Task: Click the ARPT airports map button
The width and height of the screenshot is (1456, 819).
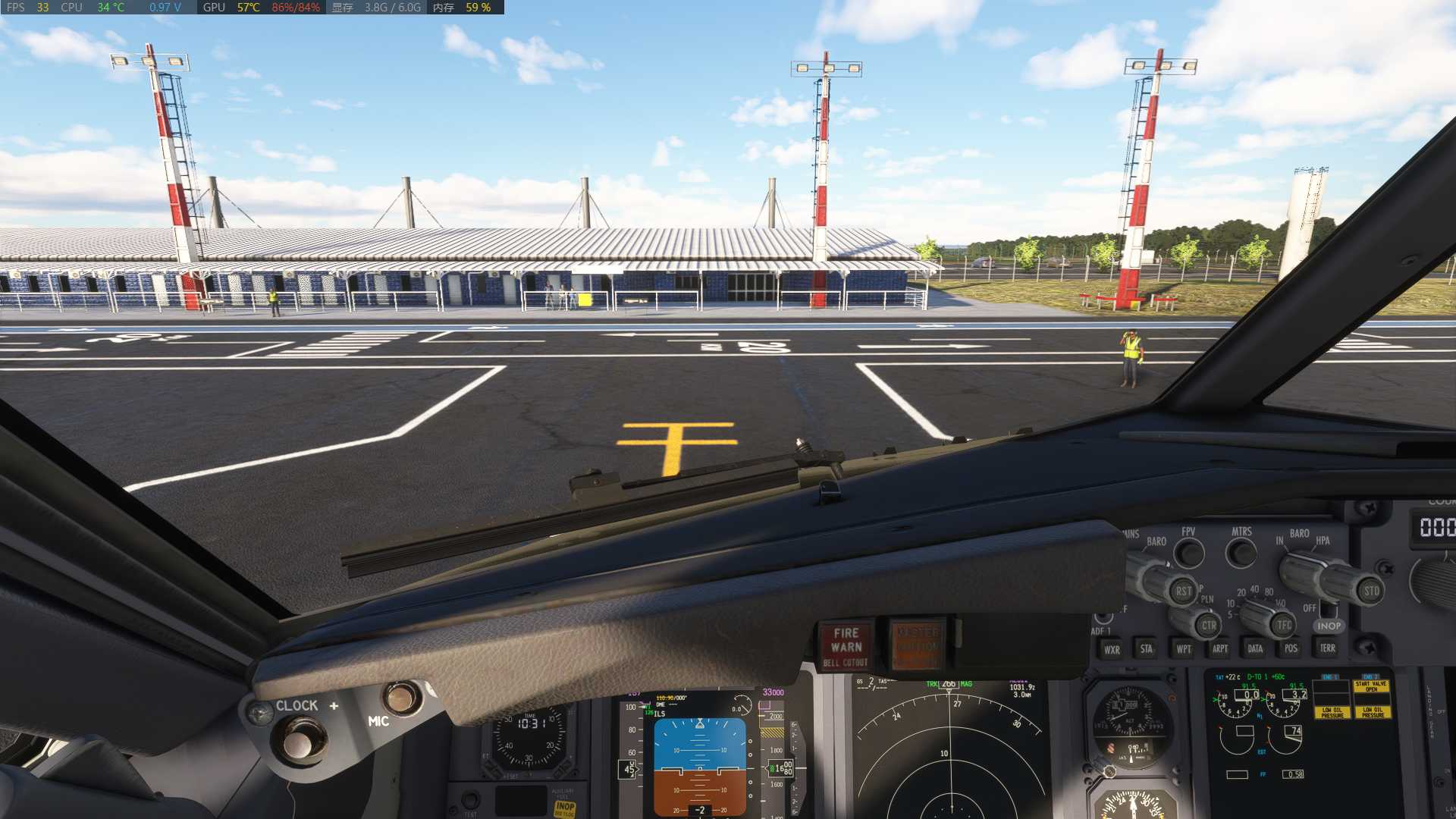Action: (x=1219, y=648)
